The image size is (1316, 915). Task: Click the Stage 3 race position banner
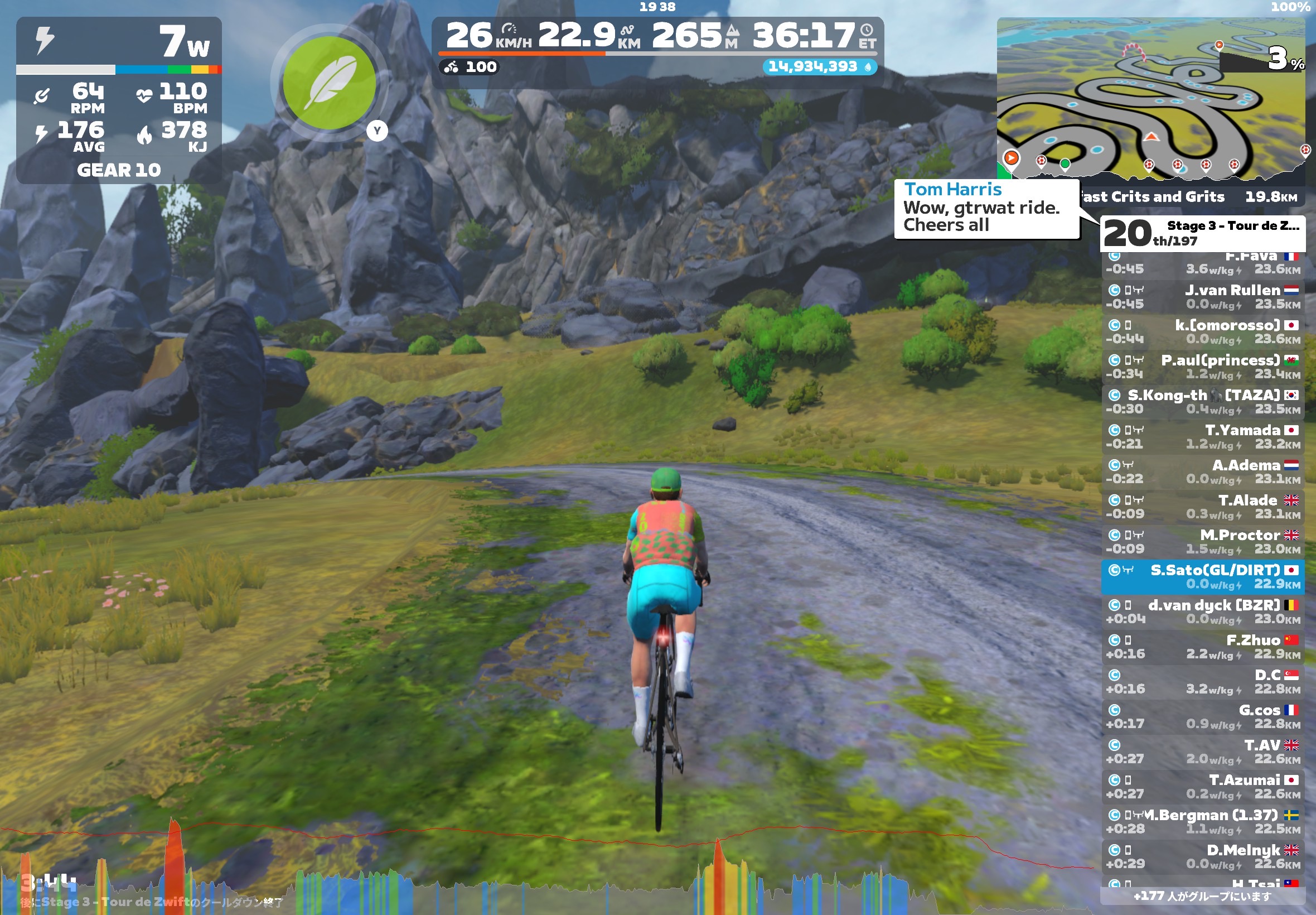click(x=1202, y=233)
